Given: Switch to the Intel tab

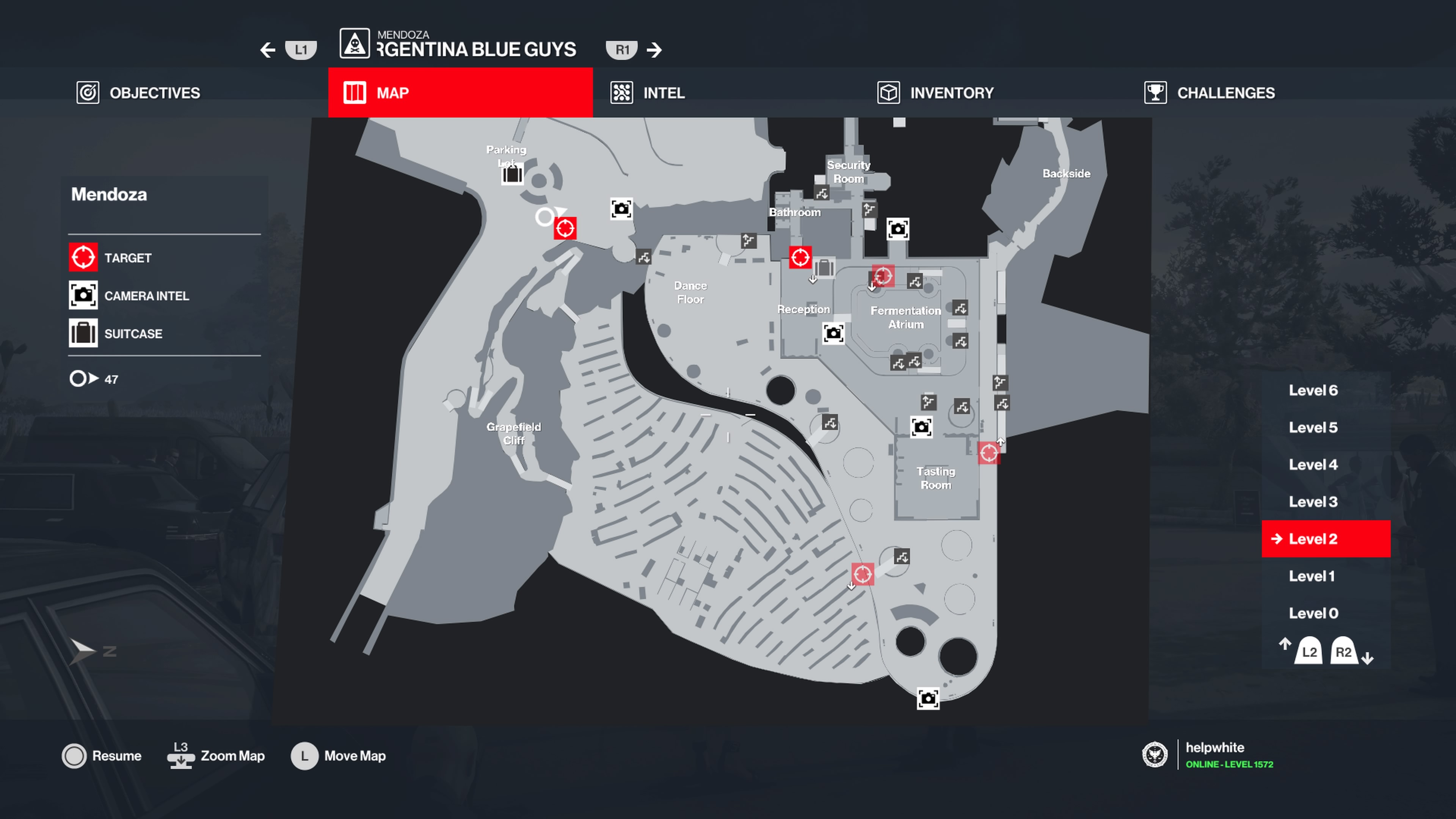Looking at the screenshot, I should [648, 93].
